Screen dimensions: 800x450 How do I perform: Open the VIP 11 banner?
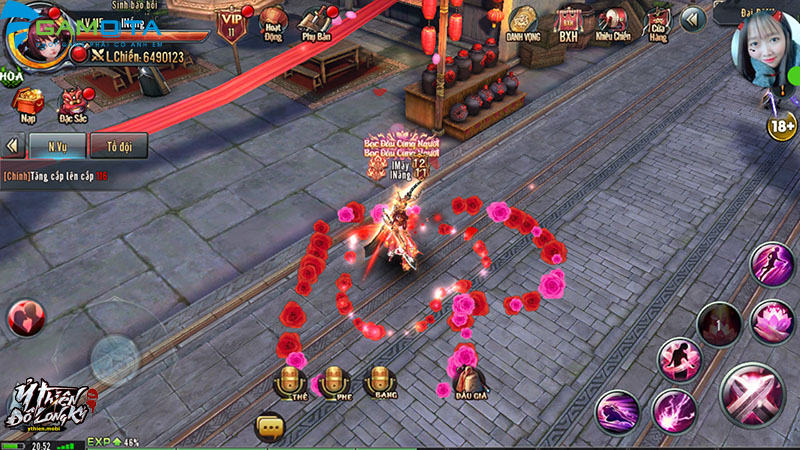pyautogui.click(x=231, y=22)
